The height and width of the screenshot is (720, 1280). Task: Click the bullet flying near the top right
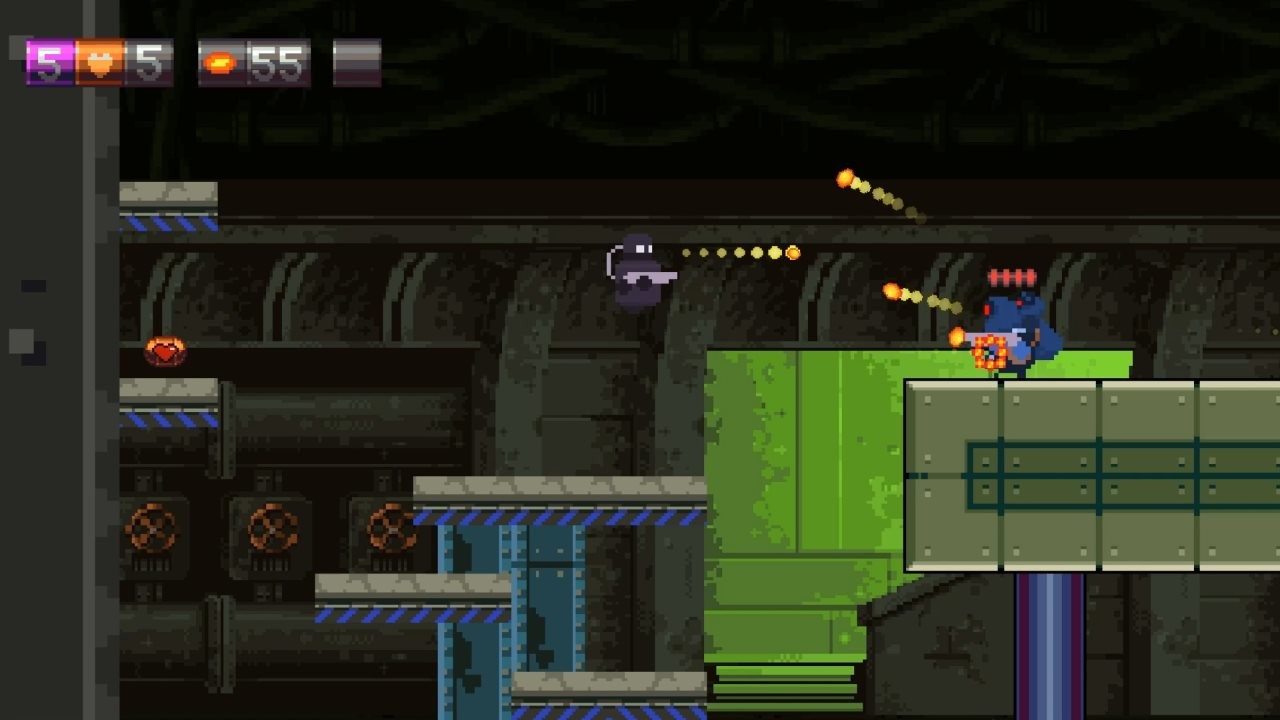pyautogui.click(x=843, y=178)
